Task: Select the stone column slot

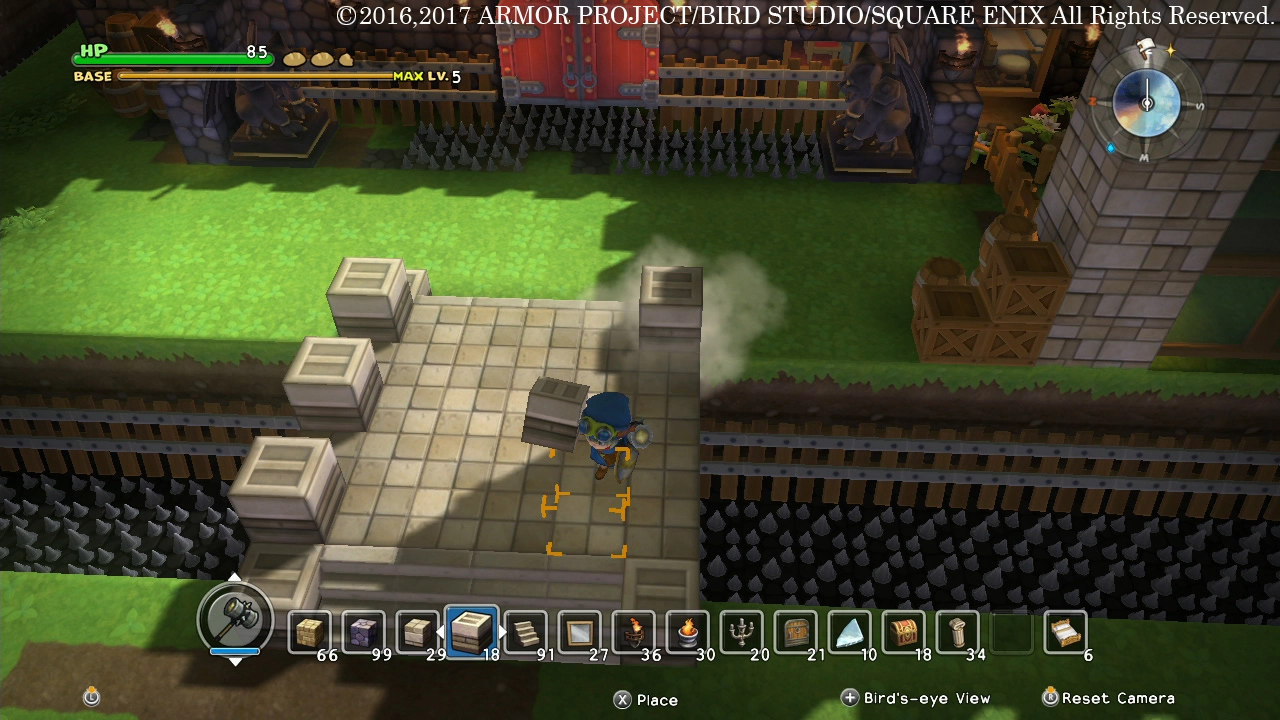Action: point(958,632)
